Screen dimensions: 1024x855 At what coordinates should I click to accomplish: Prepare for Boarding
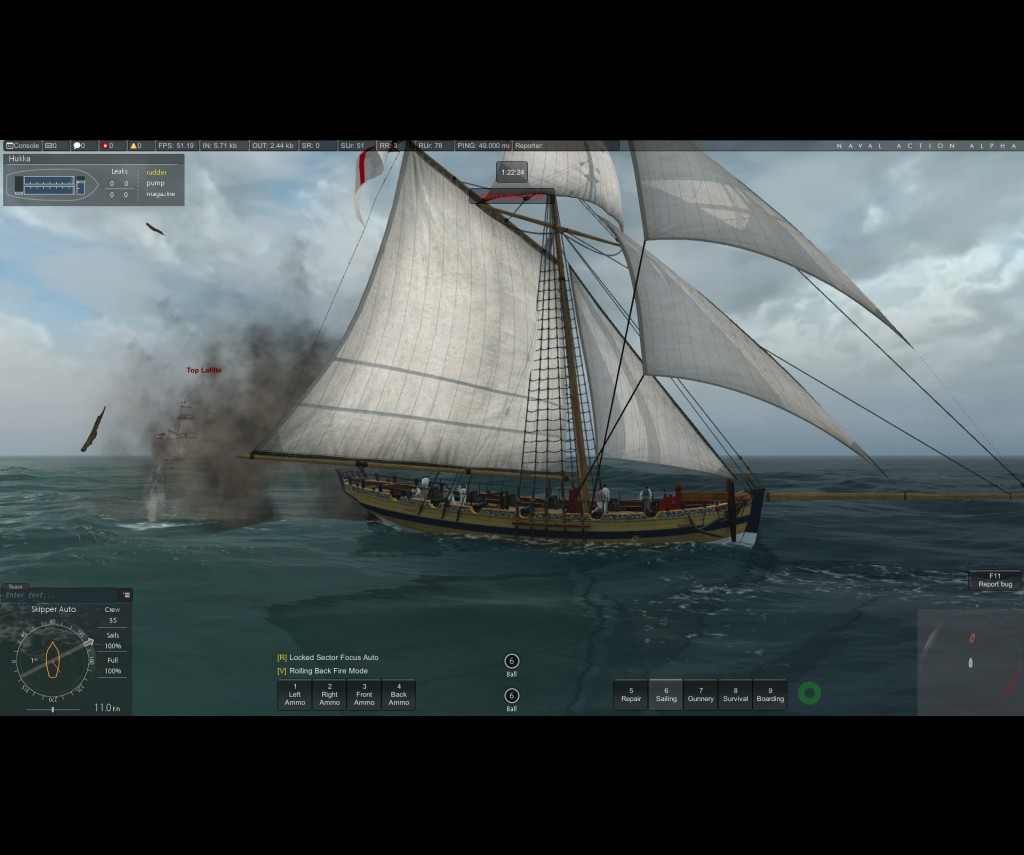pos(770,694)
